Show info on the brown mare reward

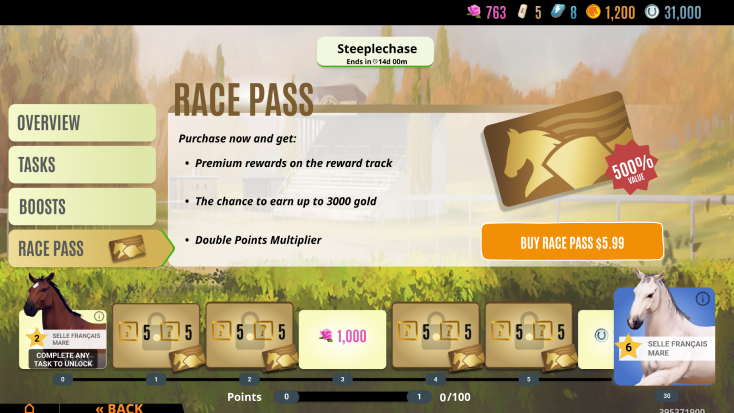pyautogui.click(x=99, y=316)
